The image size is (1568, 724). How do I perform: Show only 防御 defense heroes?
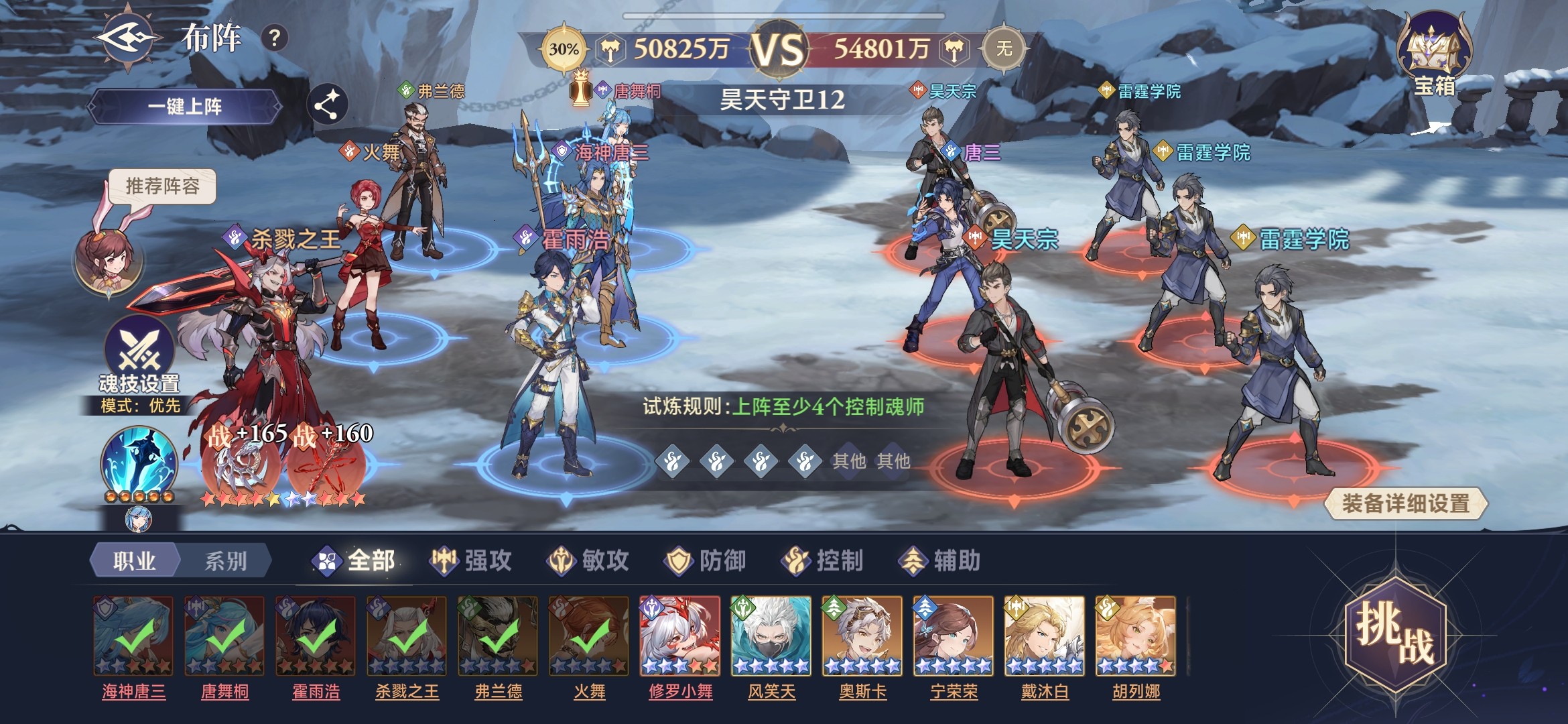coord(706,560)
